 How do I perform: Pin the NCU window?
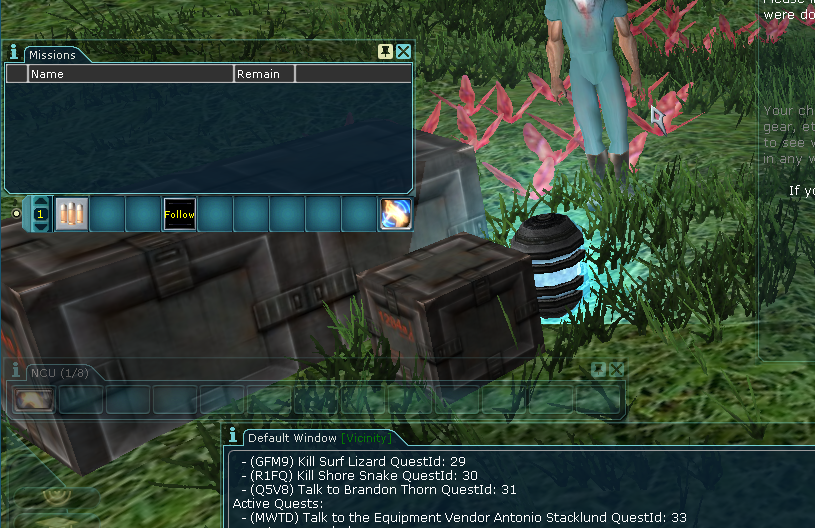pos(598,370)
